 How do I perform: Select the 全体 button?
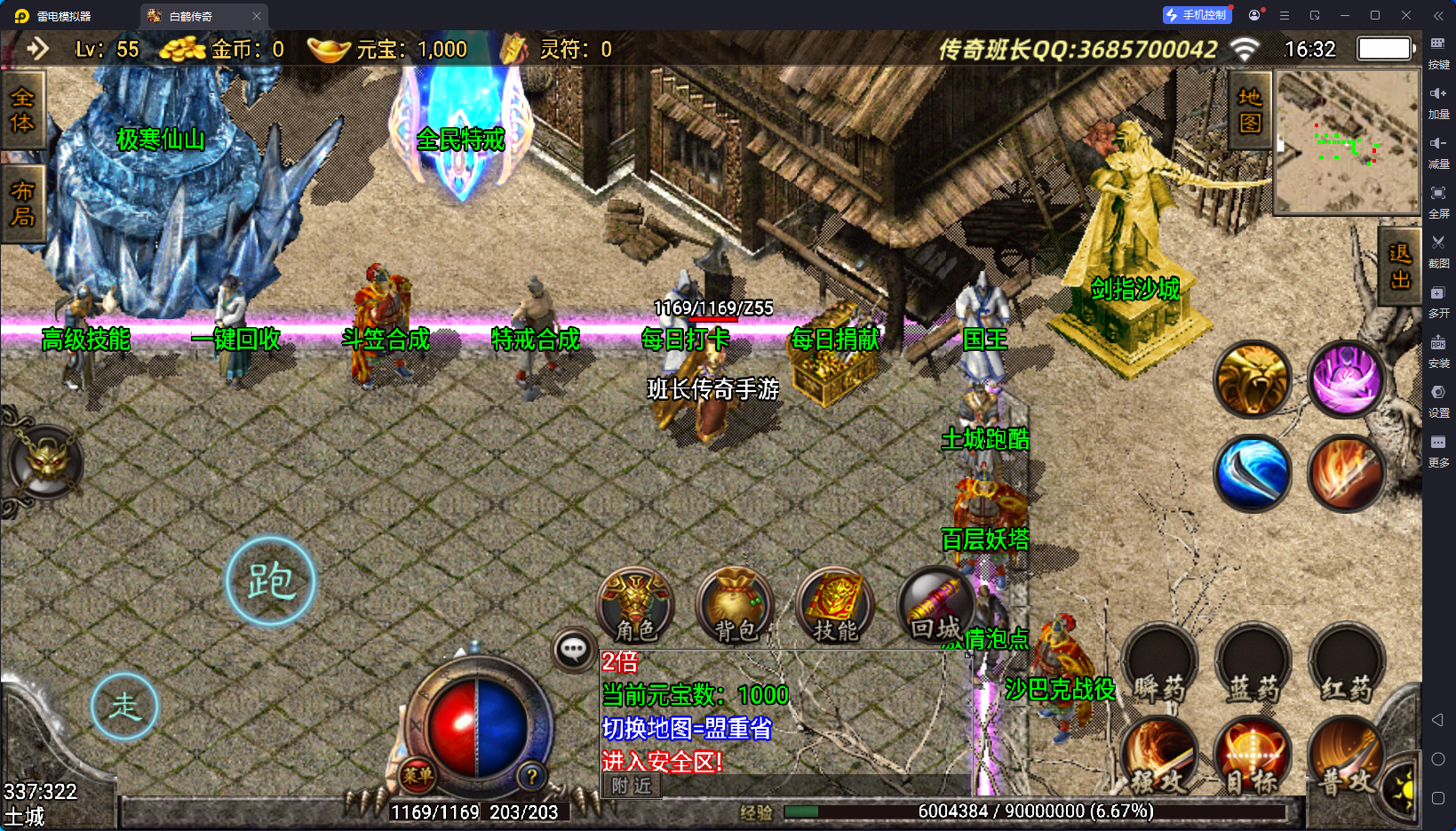tap(22, 110)
